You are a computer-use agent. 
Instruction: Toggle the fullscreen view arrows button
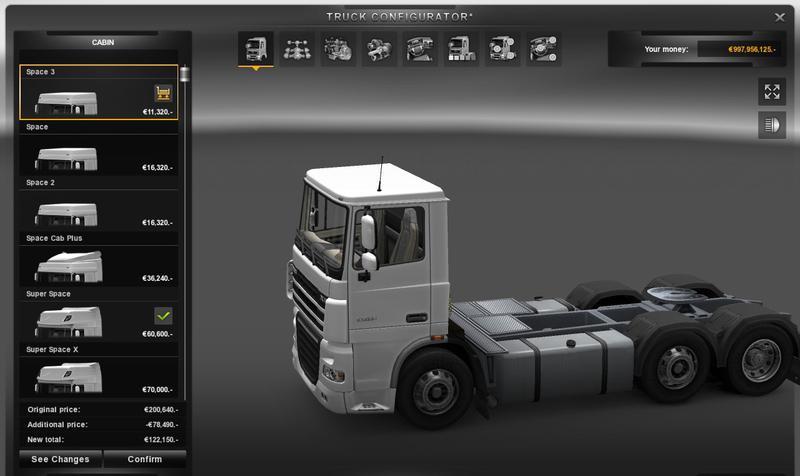click(x=771, y=92)
